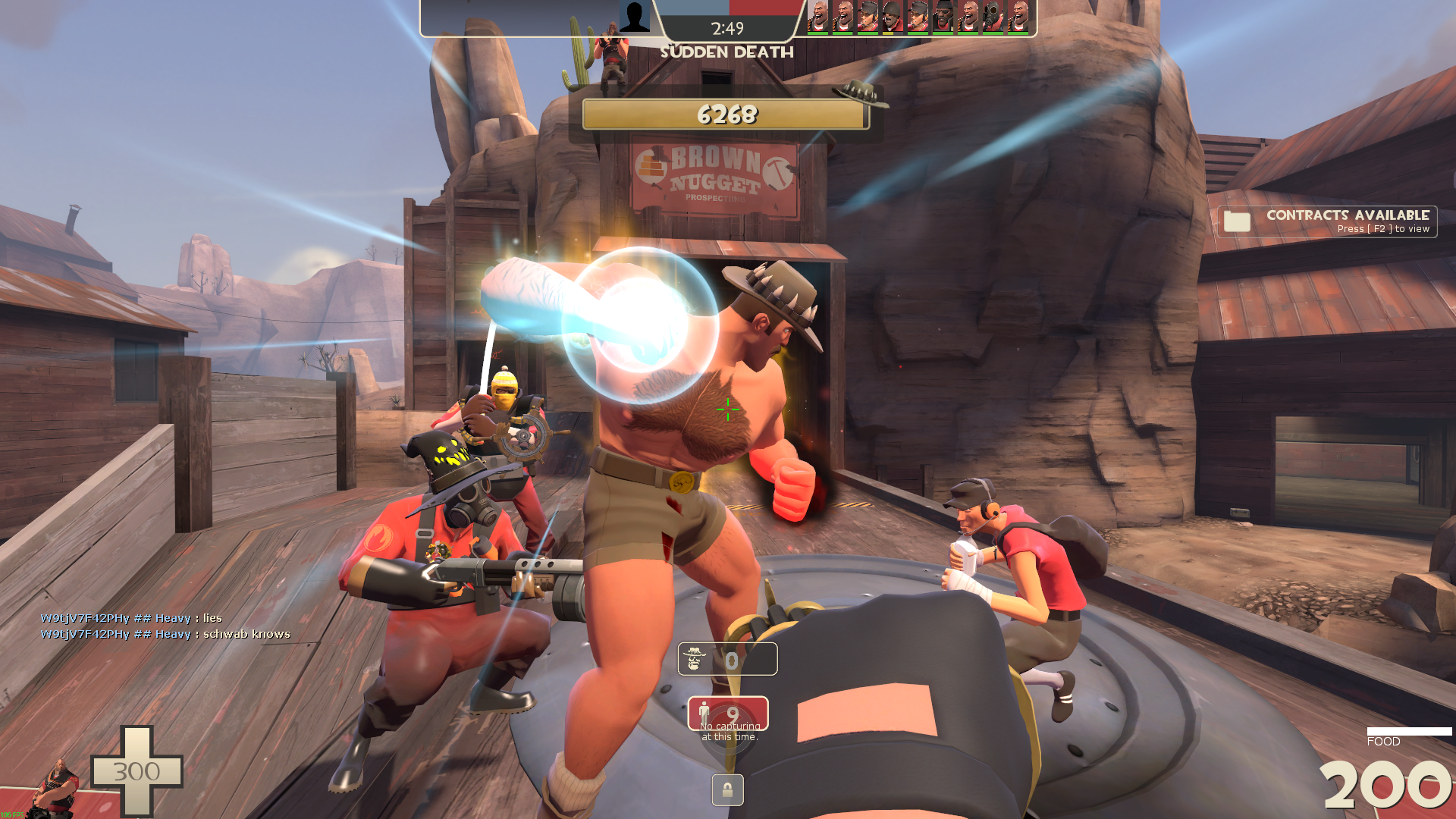The image size is (1456, 819).
Task: Open the Contracts Available notification
Action: 1327,221
